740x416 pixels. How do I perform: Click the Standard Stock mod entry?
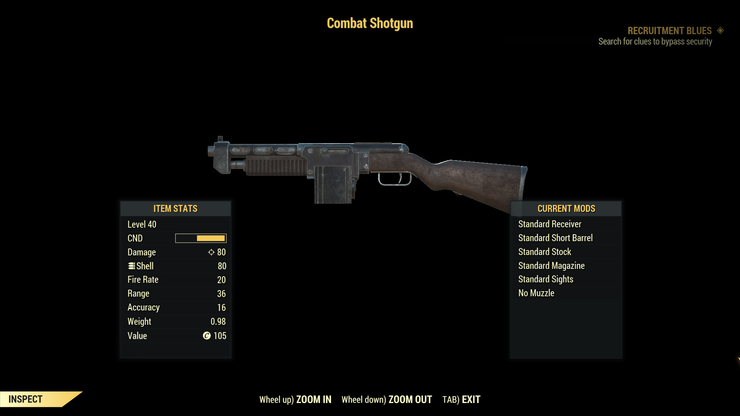[x=545, y=252]
